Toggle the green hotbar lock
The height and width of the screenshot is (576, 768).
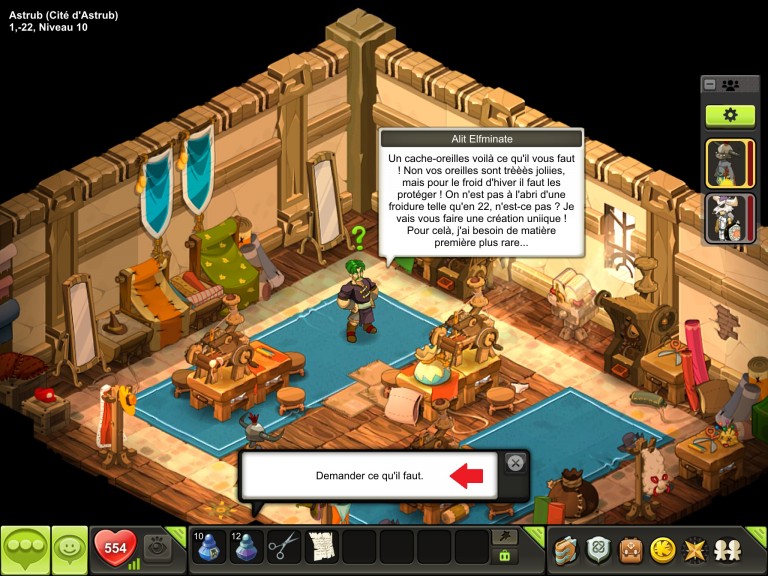tap(505, 555)
